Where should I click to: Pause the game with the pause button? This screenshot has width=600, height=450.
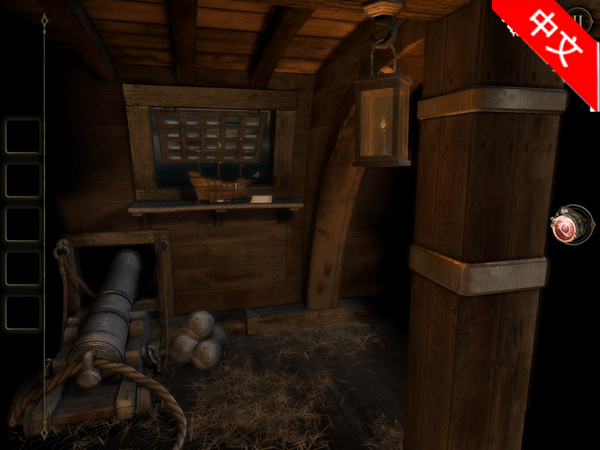(x=581, y=19)
